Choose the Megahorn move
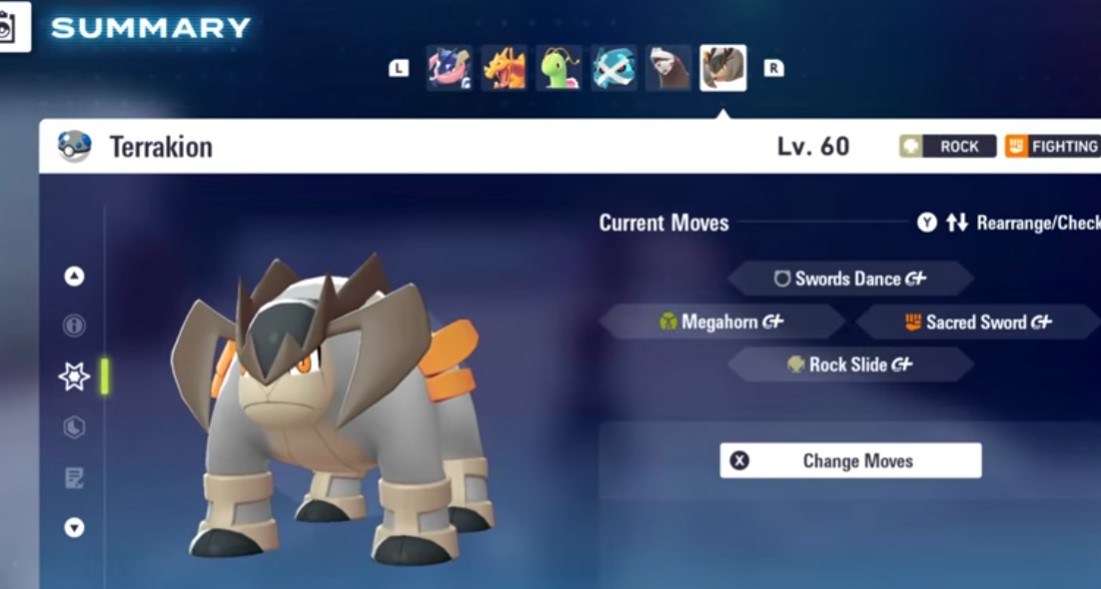 click(722, 322)
